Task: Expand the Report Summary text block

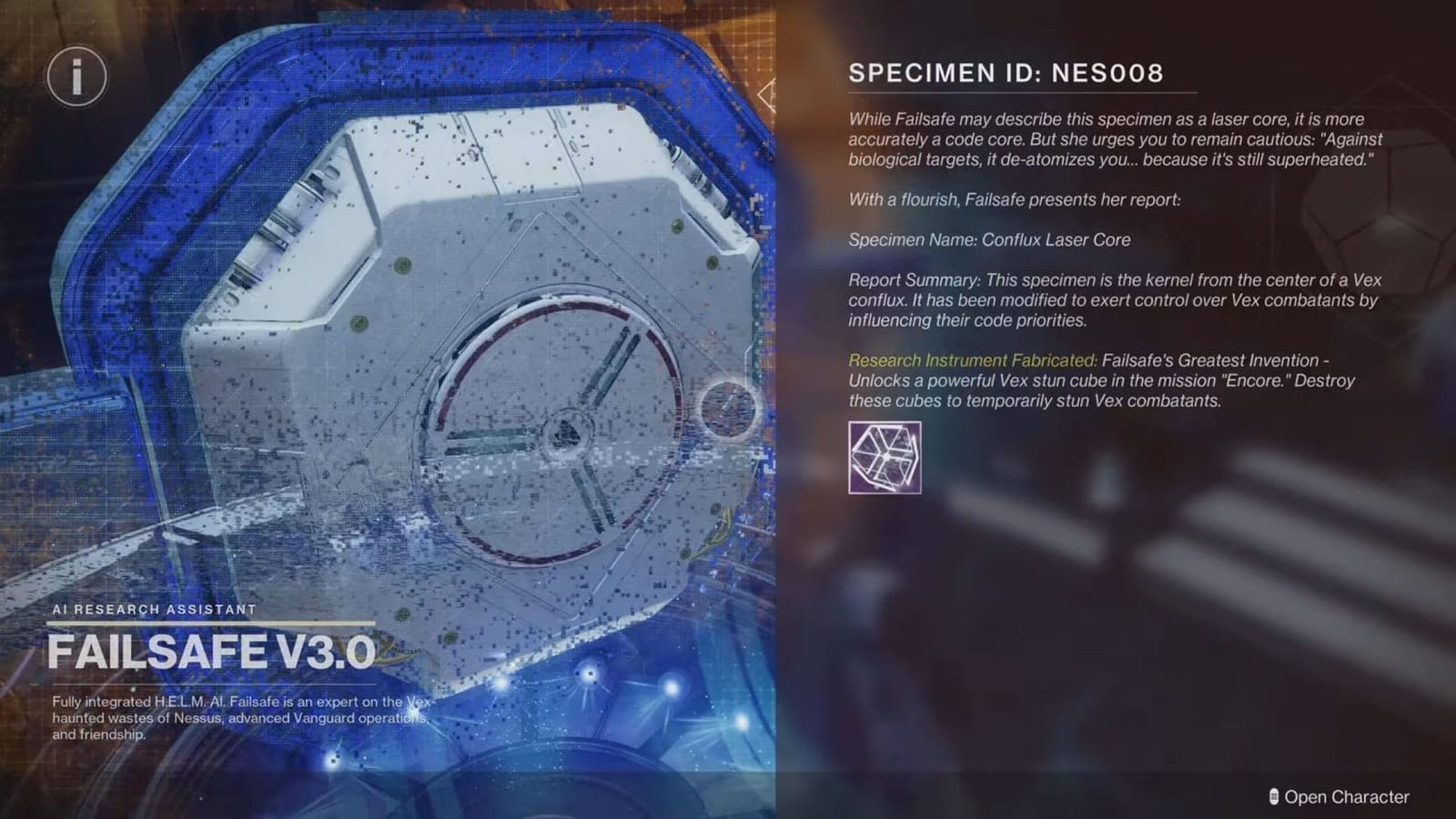Action: click(1092, 300)
